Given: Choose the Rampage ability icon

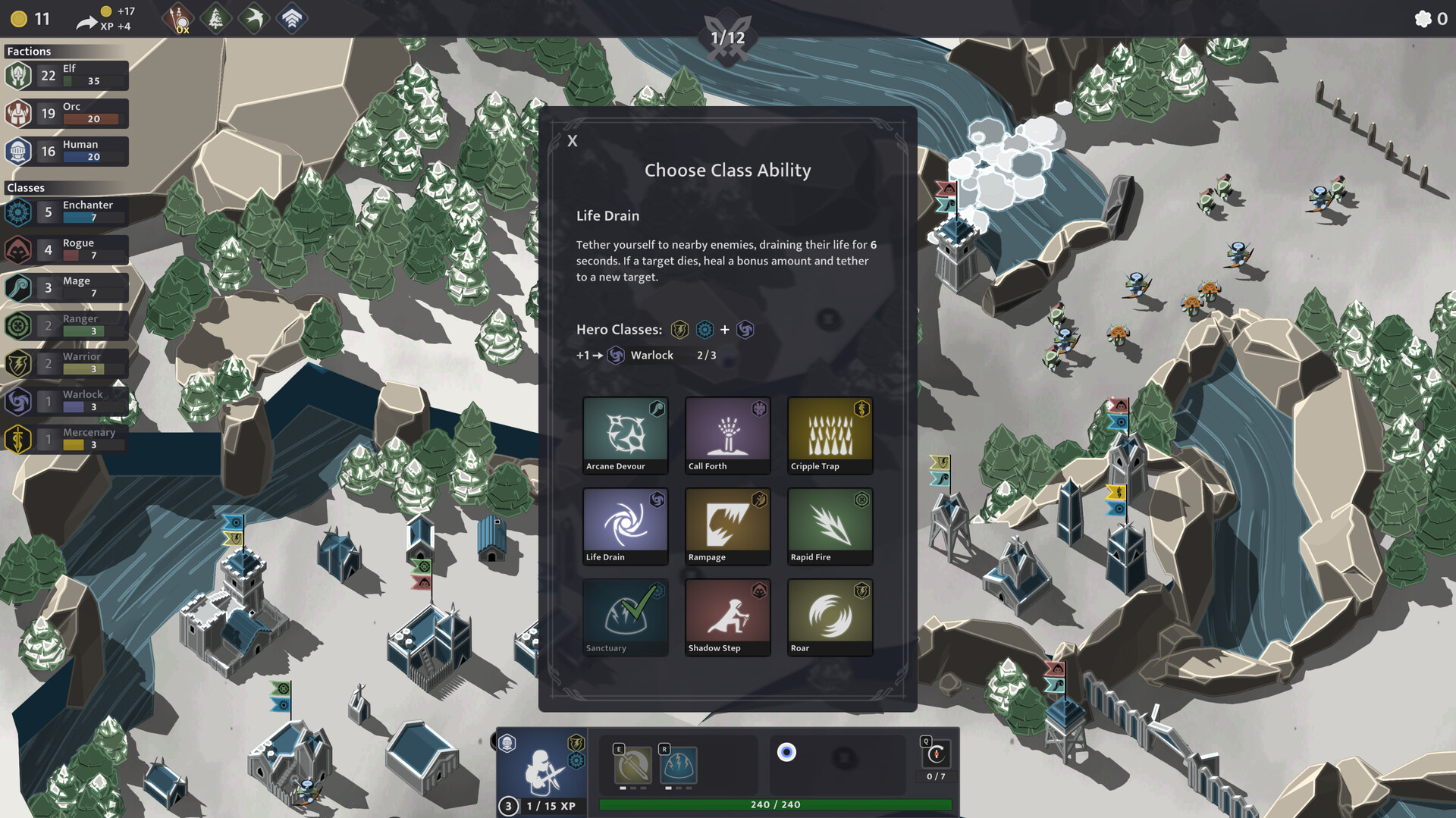Looking at the screenshot, I should click(726, 523).
